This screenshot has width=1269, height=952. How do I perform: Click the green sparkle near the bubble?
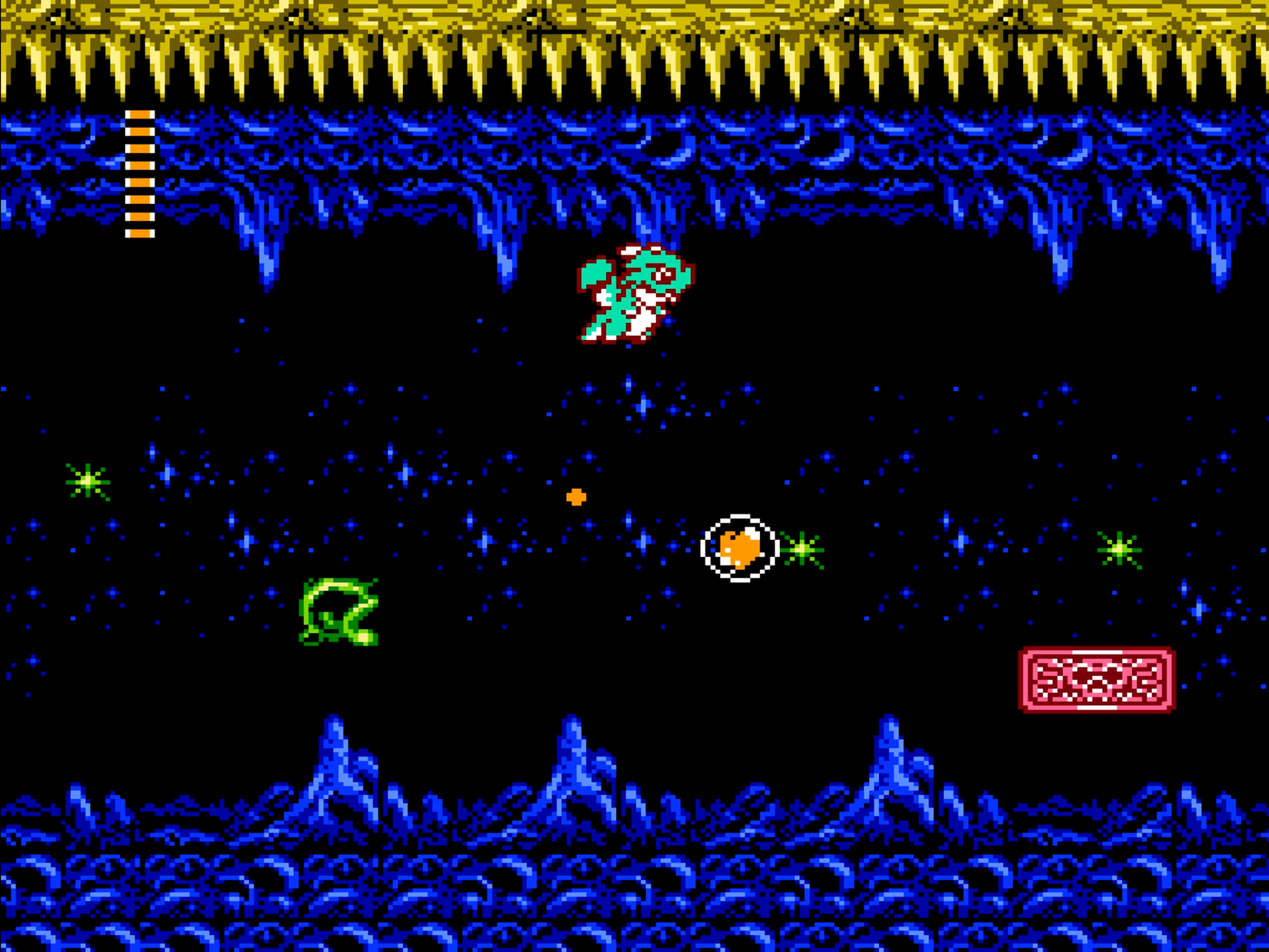pyautogui.click(x=802, y=550)
